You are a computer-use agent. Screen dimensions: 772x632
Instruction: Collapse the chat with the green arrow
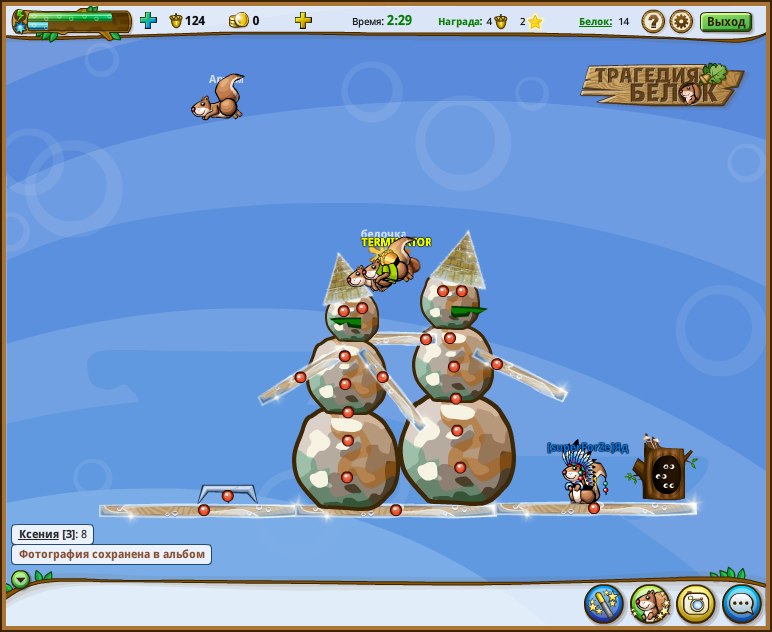click(20, 579)
